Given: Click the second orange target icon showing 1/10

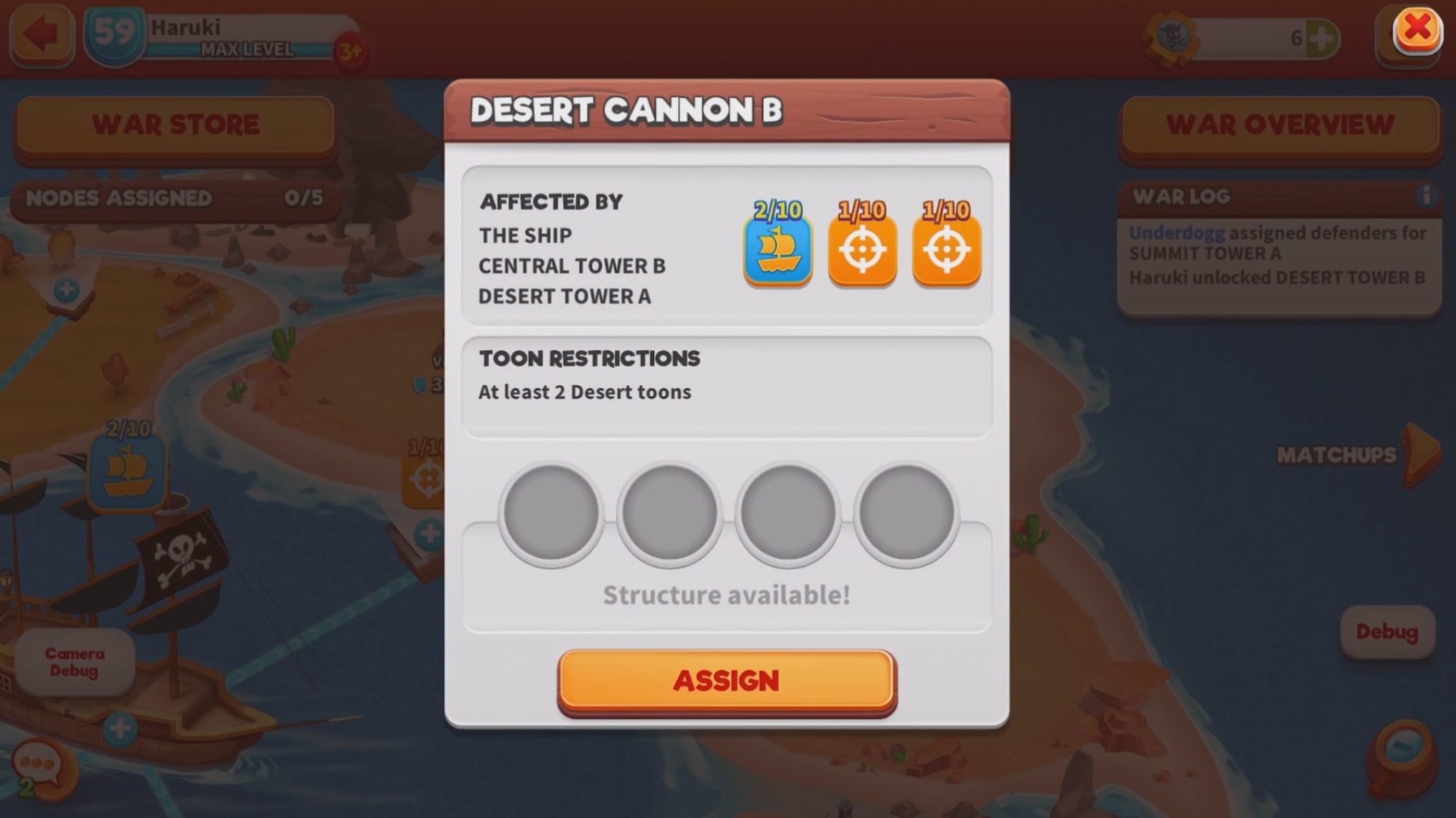Looking at the screenshot, I should (946, 250).
